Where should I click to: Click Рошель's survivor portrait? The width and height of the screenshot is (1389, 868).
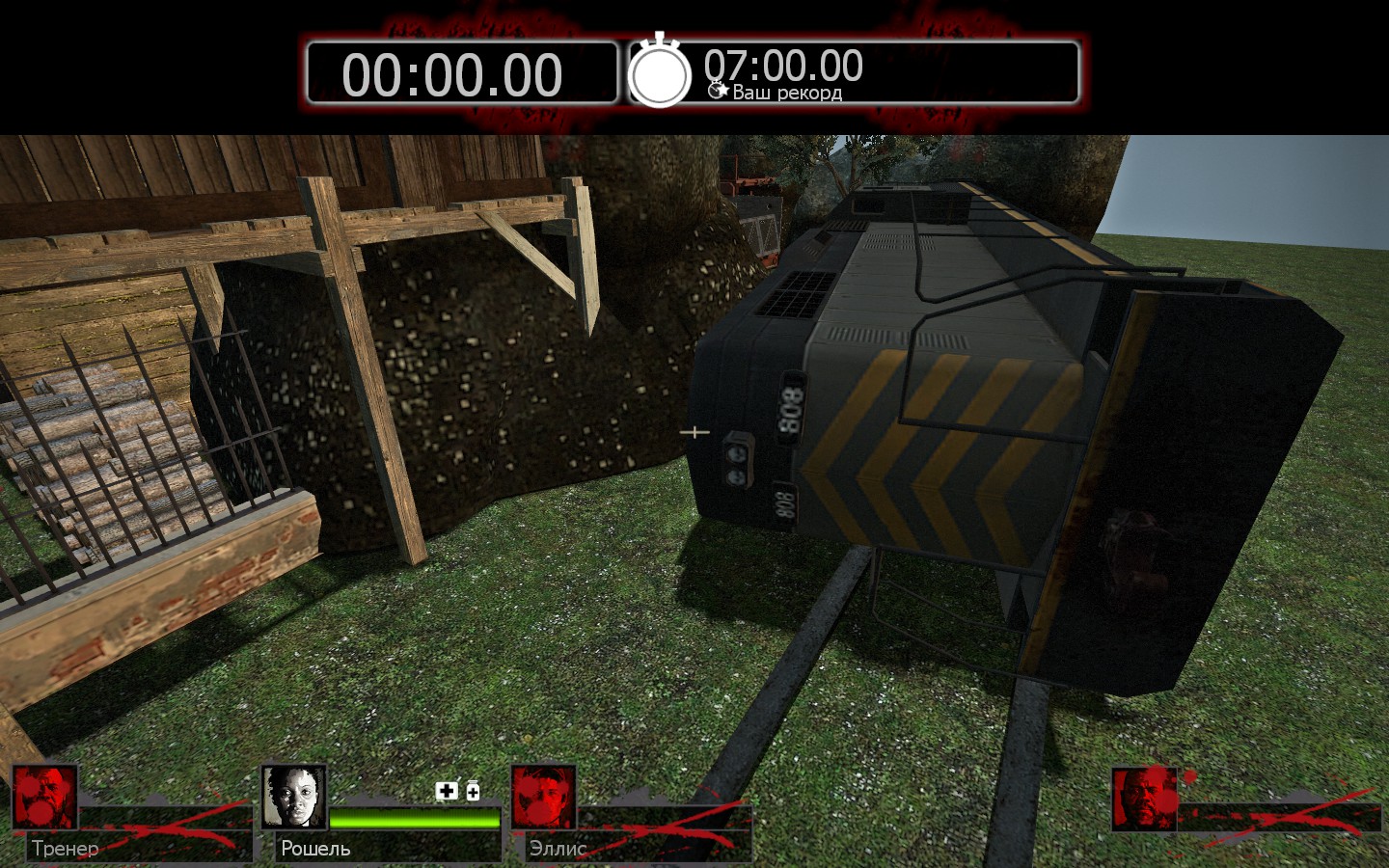pos(294,798)
